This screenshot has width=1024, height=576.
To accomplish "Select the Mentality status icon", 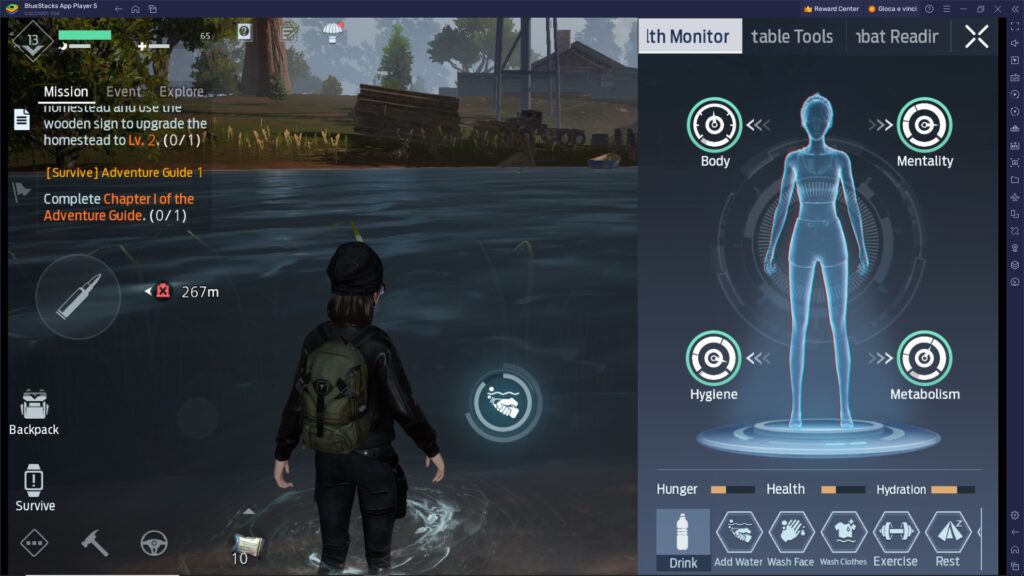I will [924, 125].
